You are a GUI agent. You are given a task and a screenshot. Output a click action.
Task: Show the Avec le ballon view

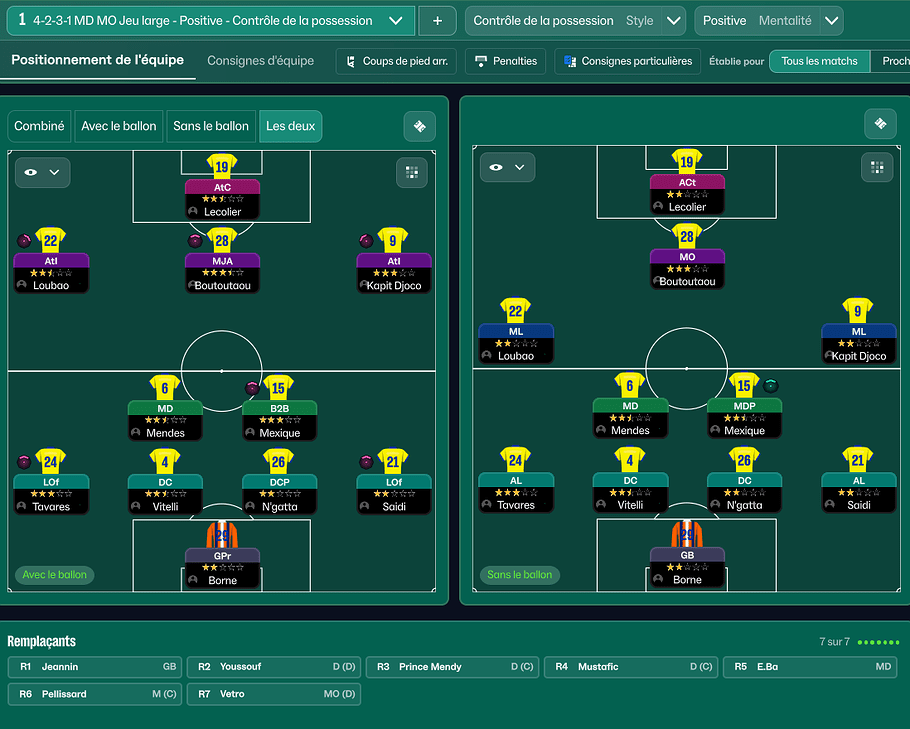[119, 126]
